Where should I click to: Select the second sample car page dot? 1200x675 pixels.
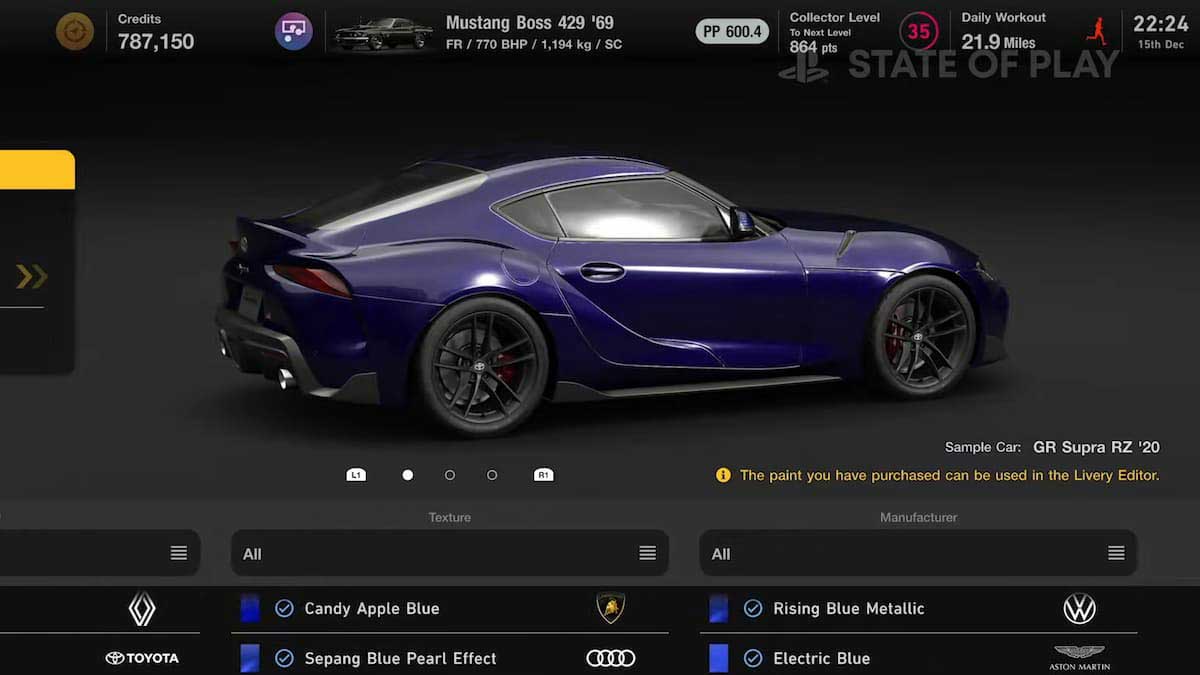(x=450, y=475)
